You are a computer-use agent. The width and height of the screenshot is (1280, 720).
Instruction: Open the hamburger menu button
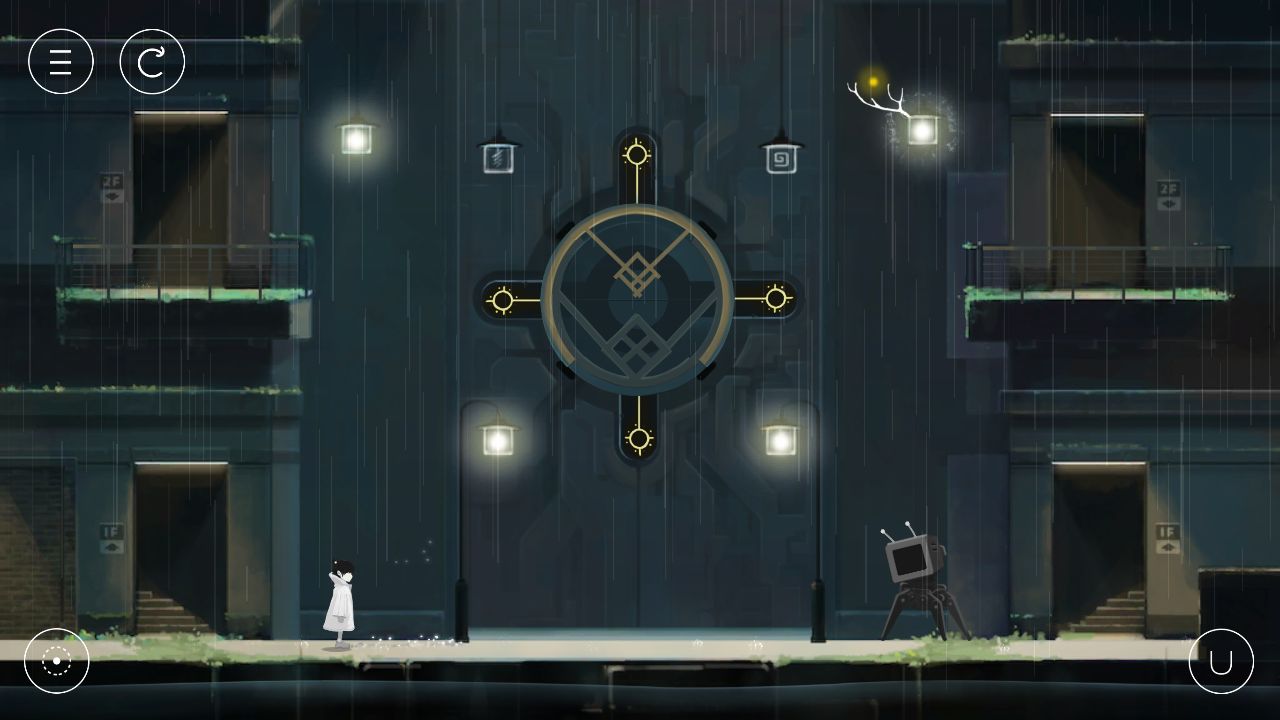pyautogui.click(x=61, y=62)
